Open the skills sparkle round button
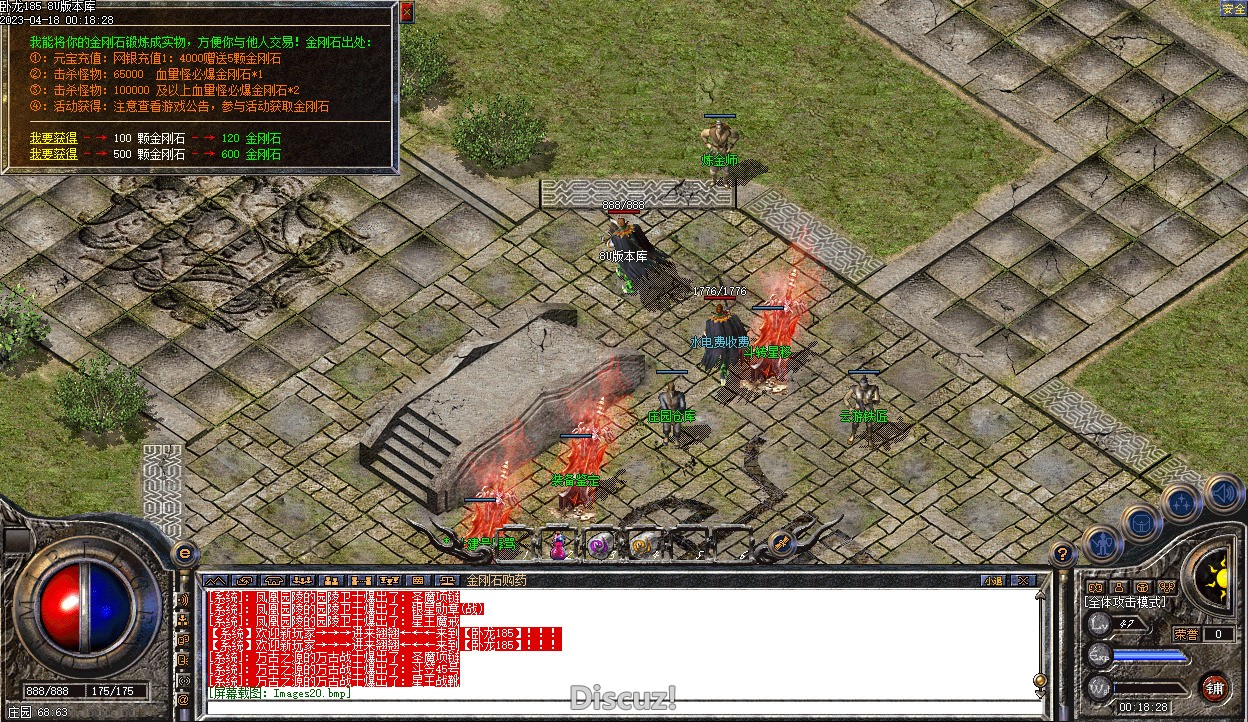 (1182, 503)
